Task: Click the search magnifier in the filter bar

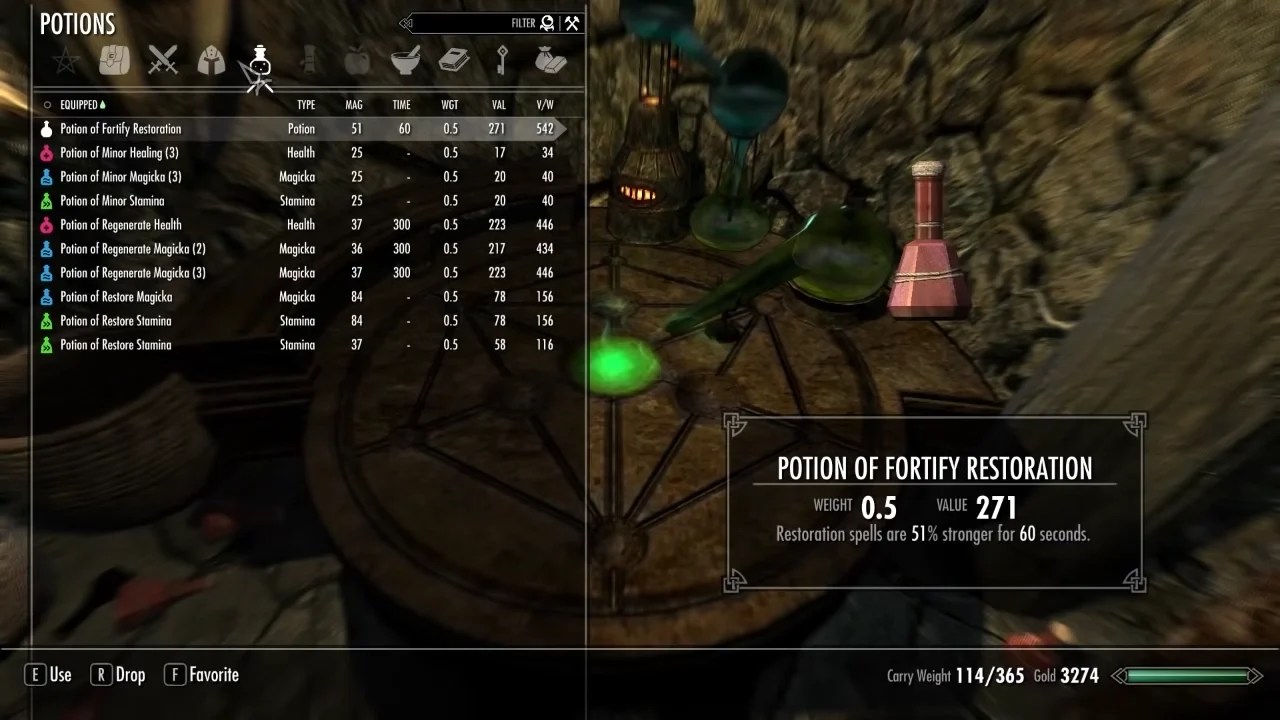Action: click(x=546, y=23)
